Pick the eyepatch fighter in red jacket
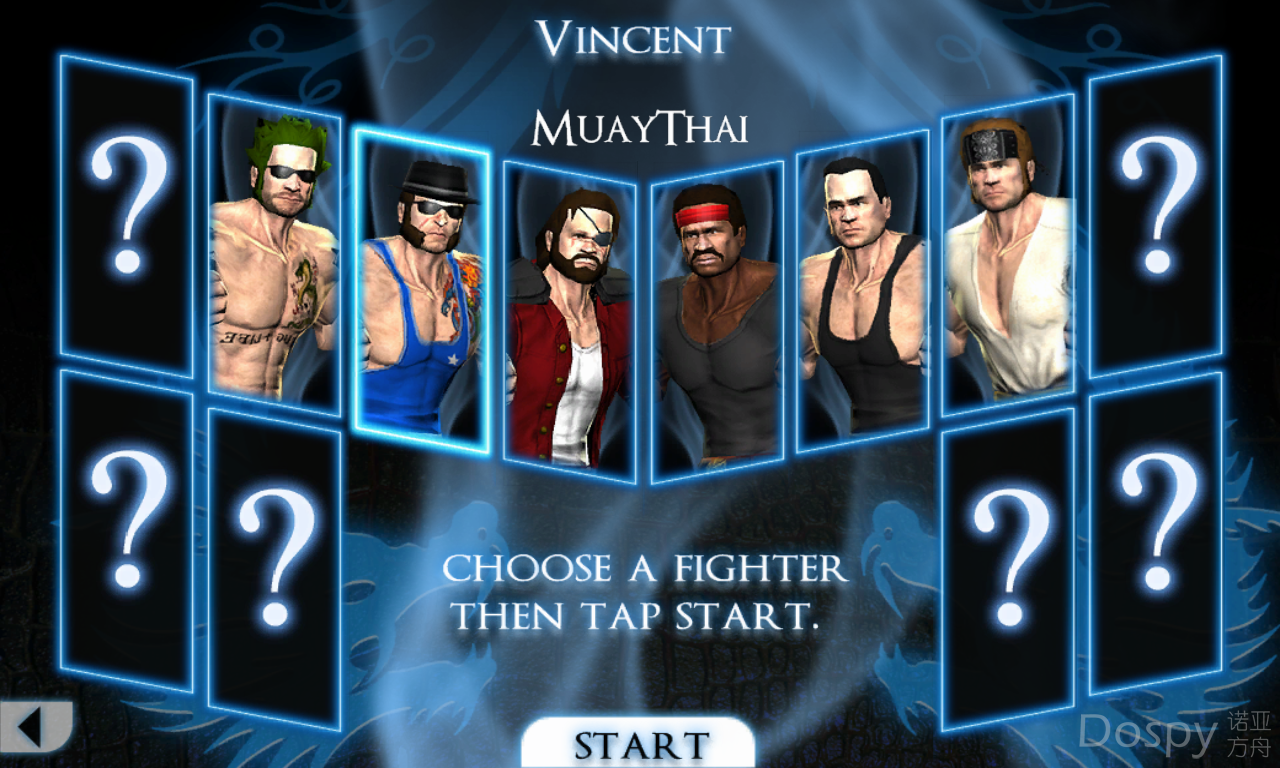This screenshot has height=768, width=1280. click(569, 322)
